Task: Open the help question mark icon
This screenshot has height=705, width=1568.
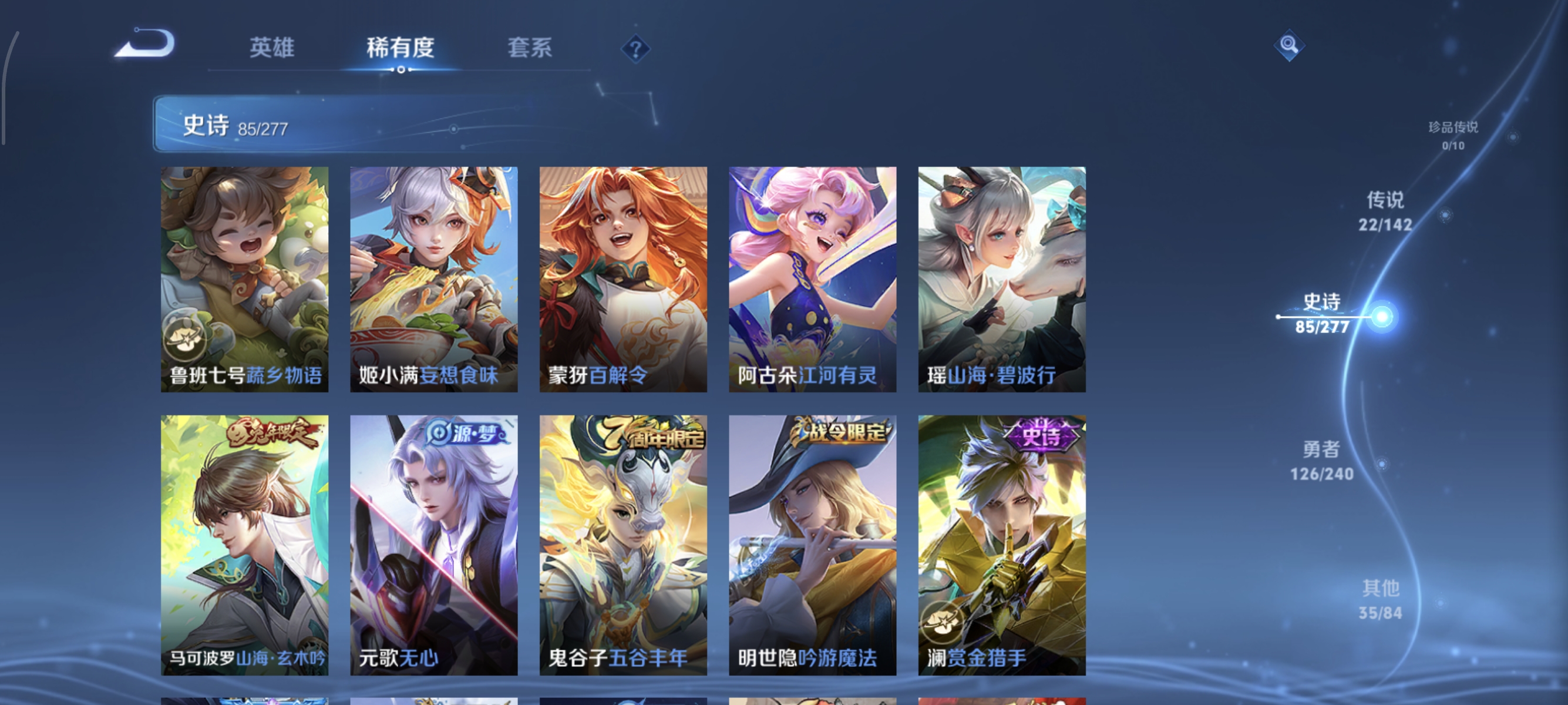Action: click(635, 50)
